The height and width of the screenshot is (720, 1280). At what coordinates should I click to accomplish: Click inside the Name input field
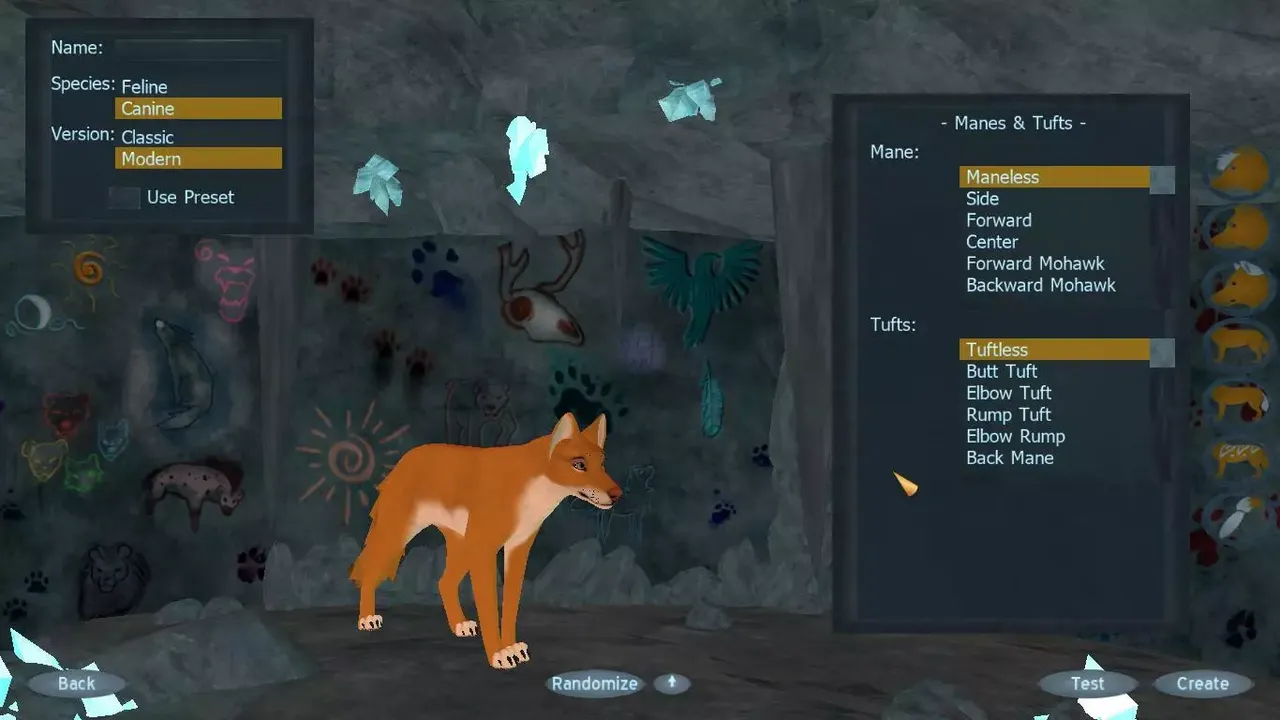(x=197, y=47)
